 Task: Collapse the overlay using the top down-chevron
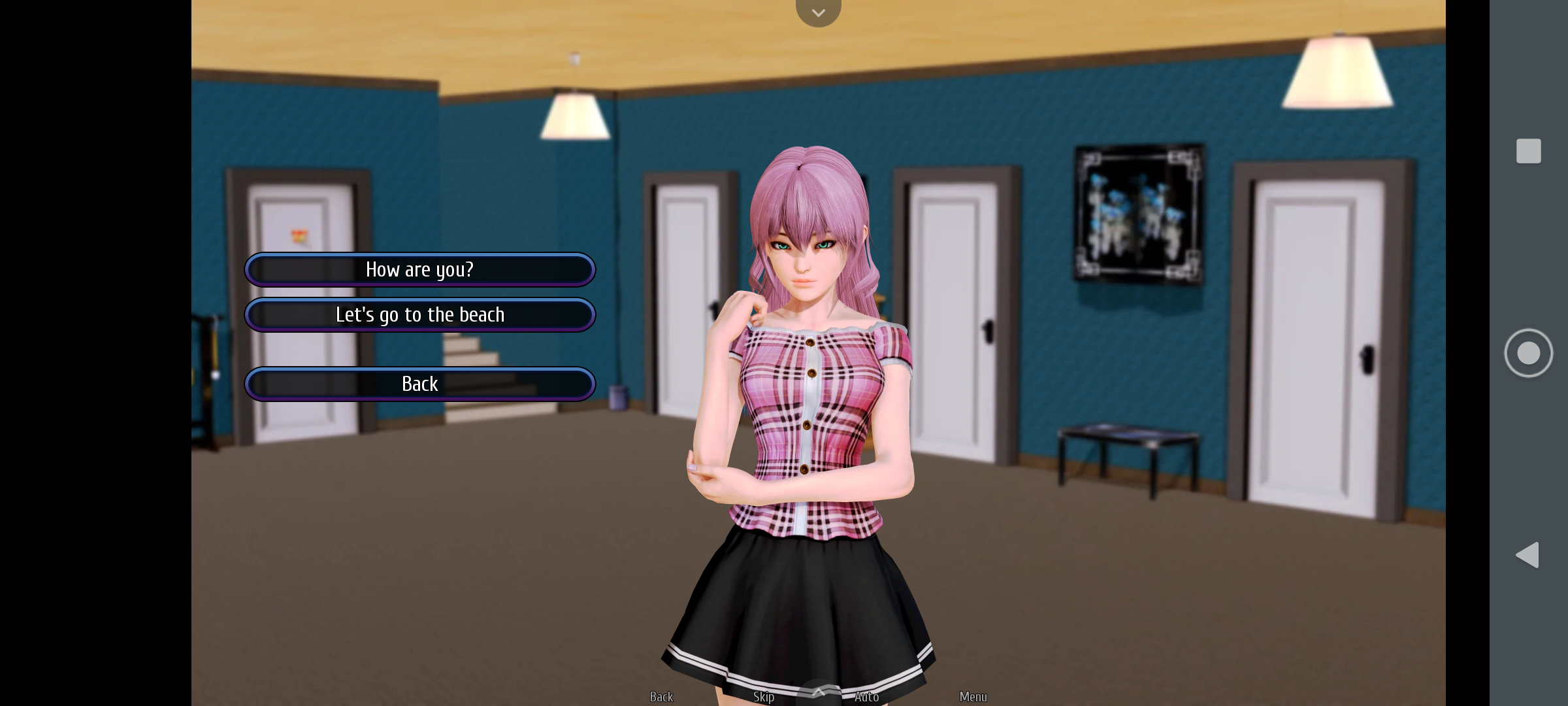pos(818,12)
